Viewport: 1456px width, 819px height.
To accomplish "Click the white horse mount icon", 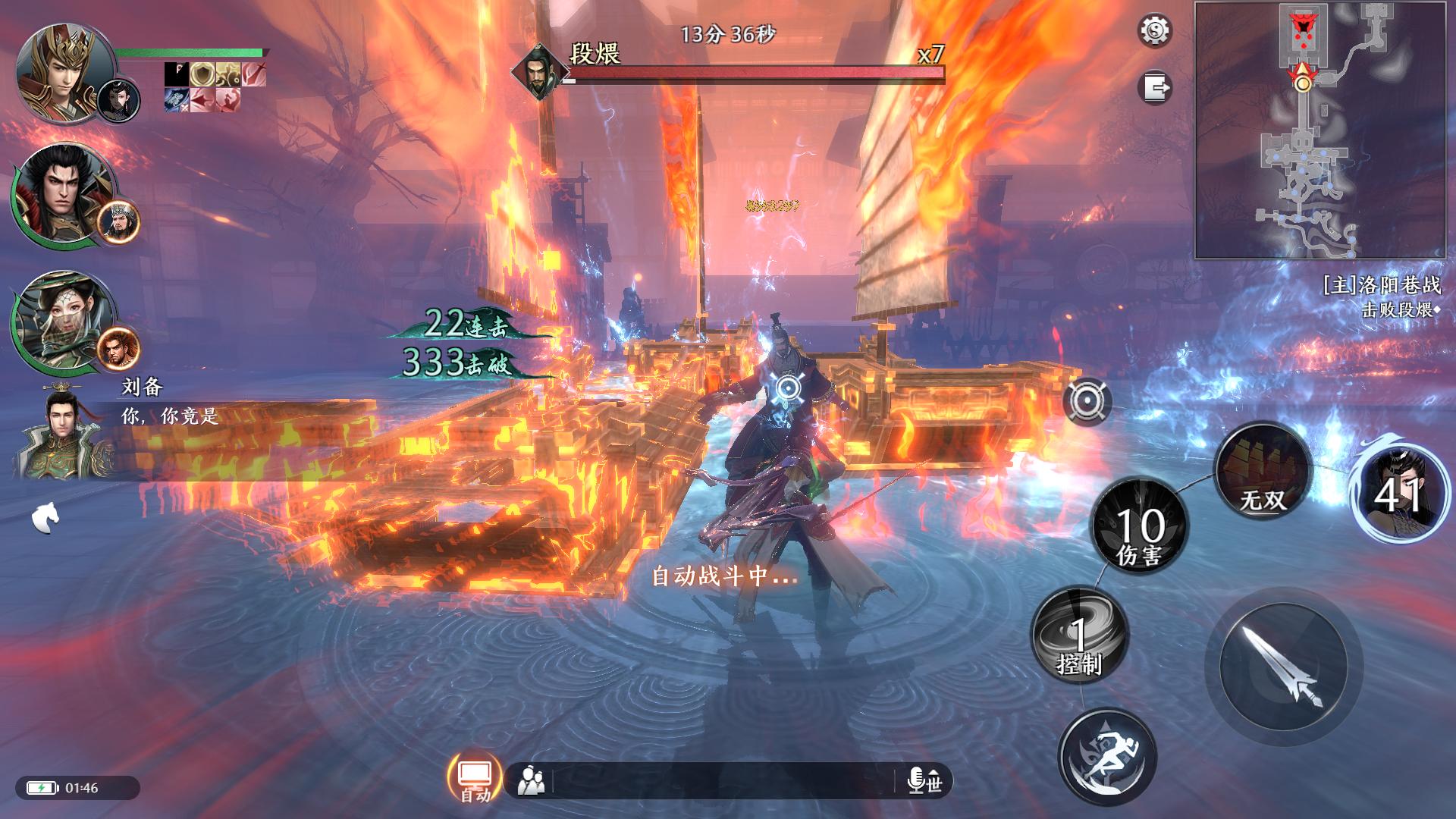I will 45,518.
